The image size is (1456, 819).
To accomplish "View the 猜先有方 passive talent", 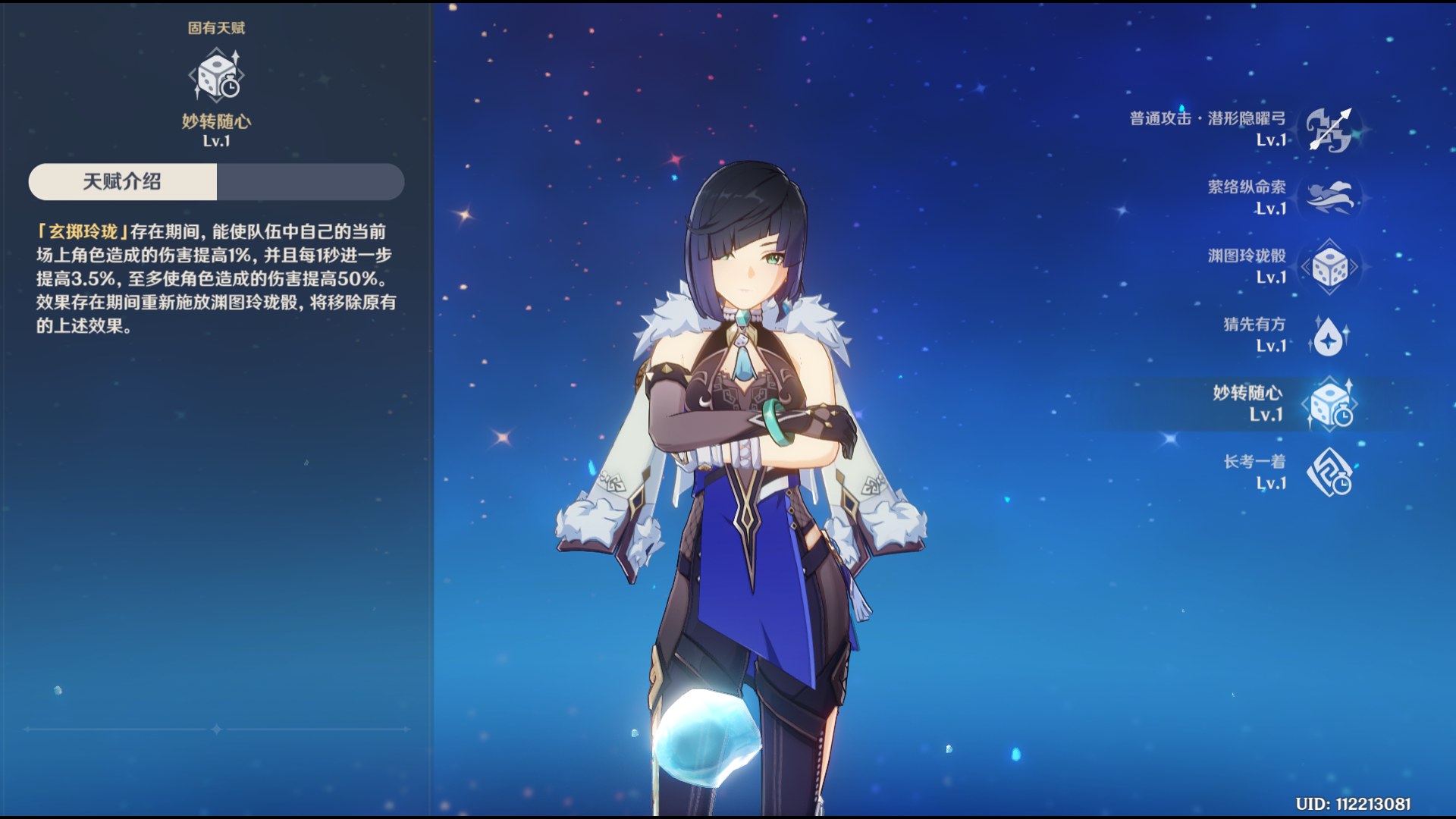I will [1329, 335].
